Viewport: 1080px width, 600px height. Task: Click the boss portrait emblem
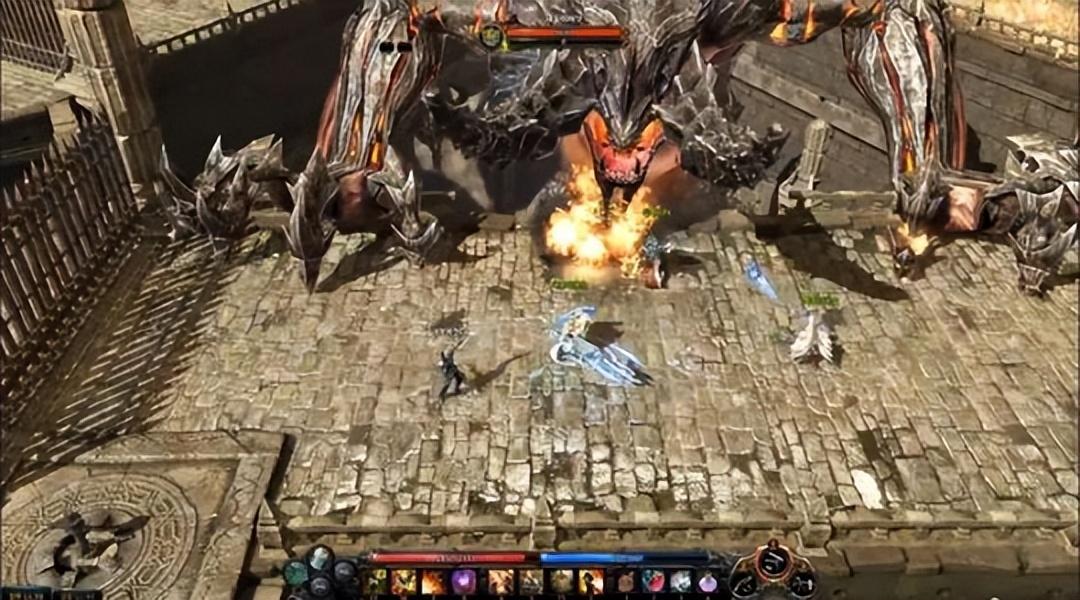[x=492, y=37]
